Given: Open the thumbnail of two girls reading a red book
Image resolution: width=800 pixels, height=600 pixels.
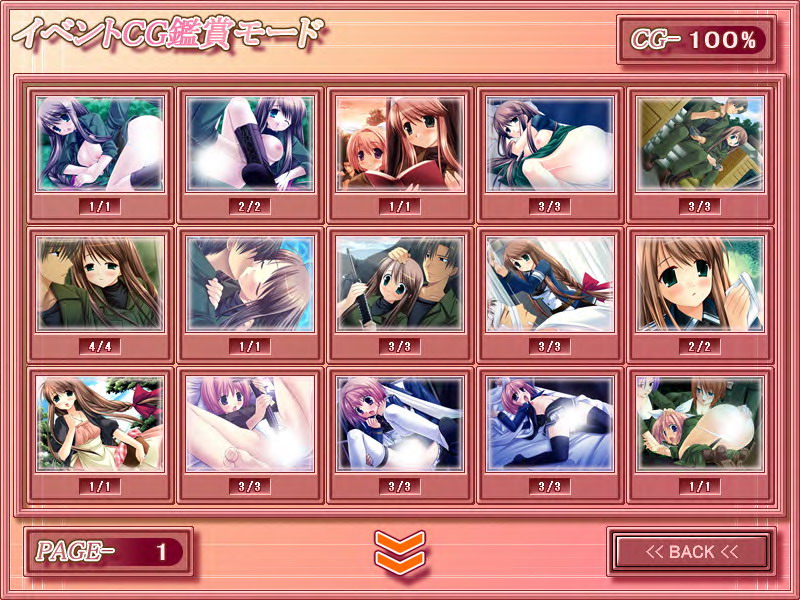Looking at the screenshot, I should (400, 144).
